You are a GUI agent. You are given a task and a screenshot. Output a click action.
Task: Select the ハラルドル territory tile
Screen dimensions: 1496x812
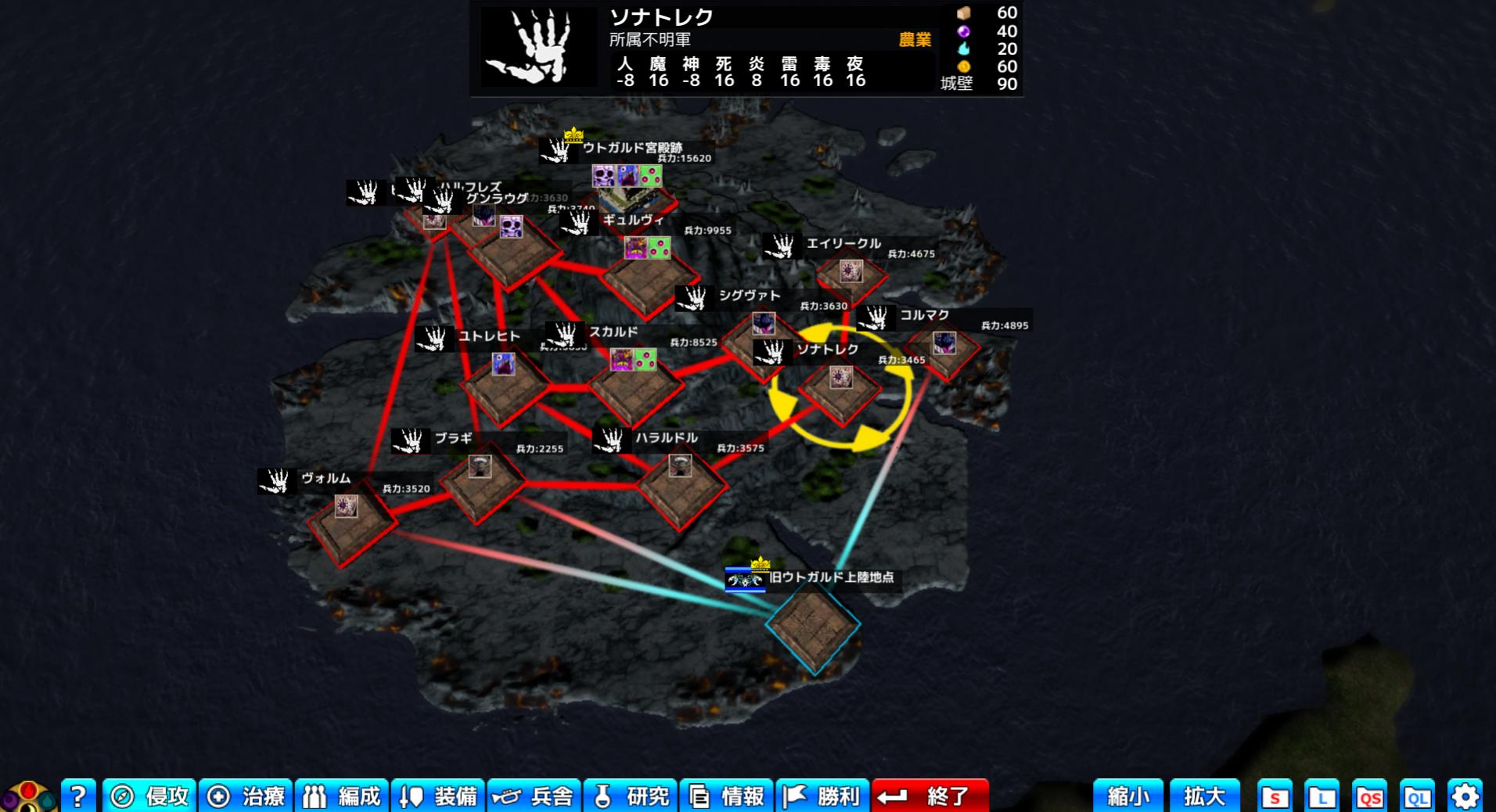[681, 487]
